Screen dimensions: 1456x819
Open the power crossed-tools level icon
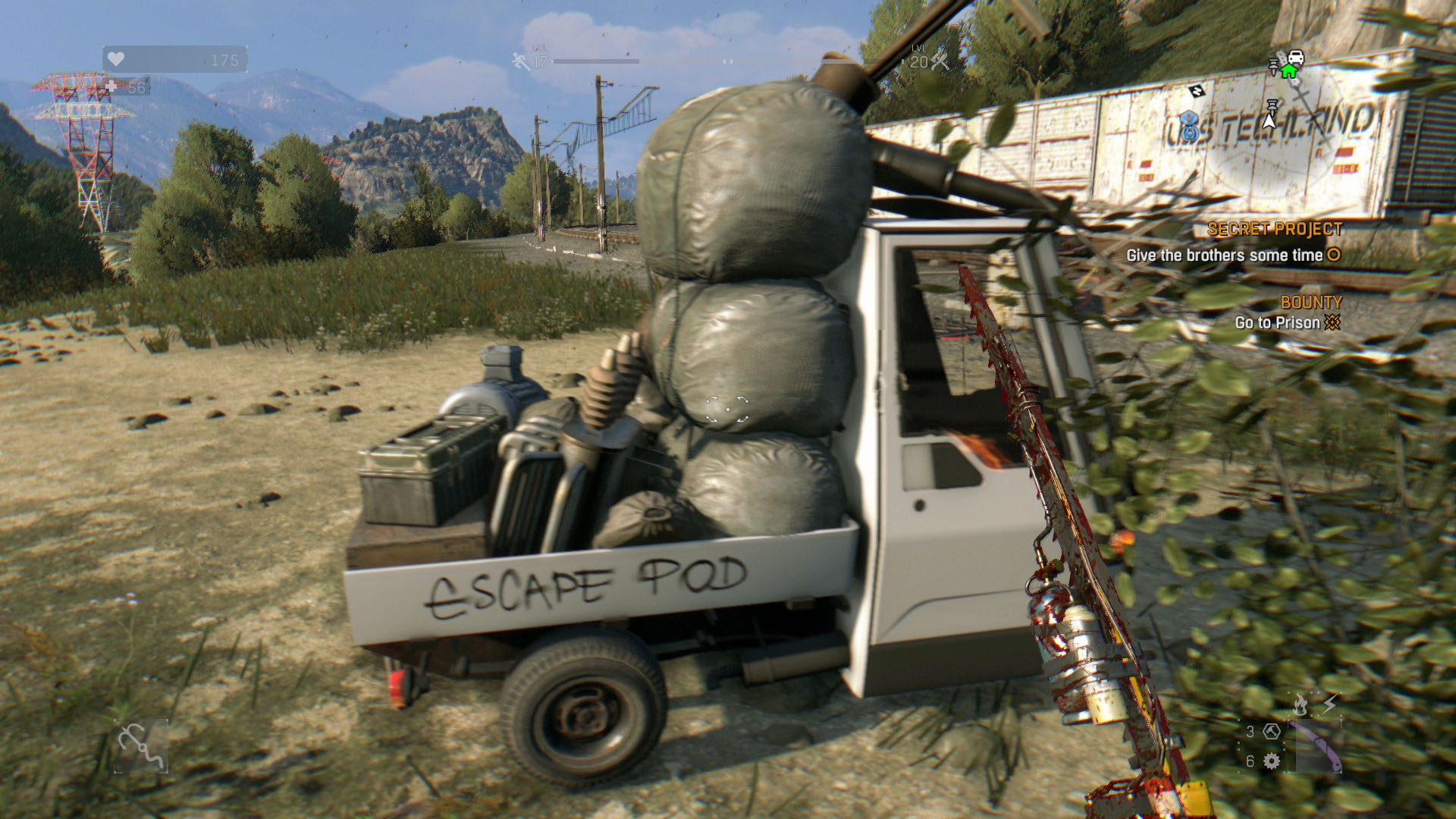click(940, 62)
